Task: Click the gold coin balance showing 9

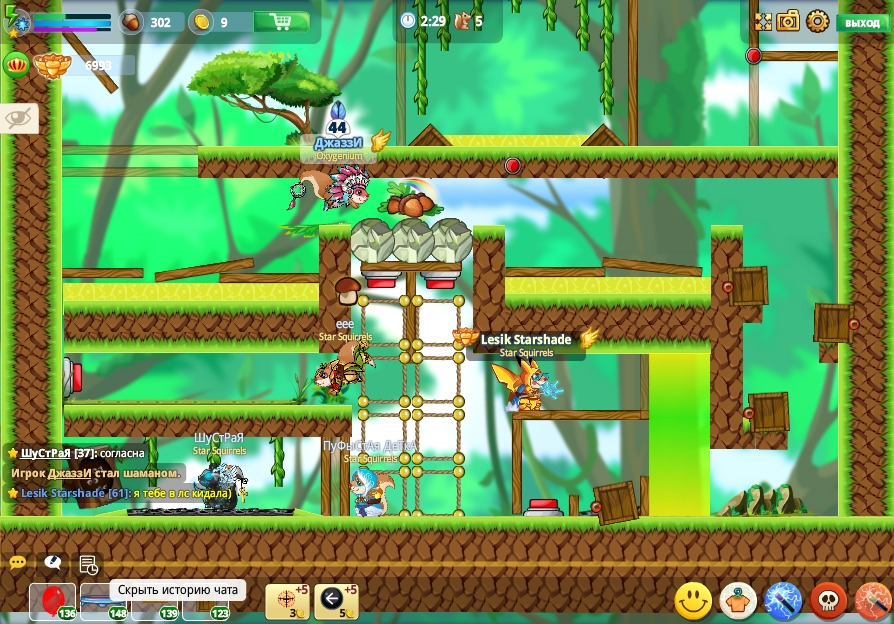Action: tap(214, 22)
